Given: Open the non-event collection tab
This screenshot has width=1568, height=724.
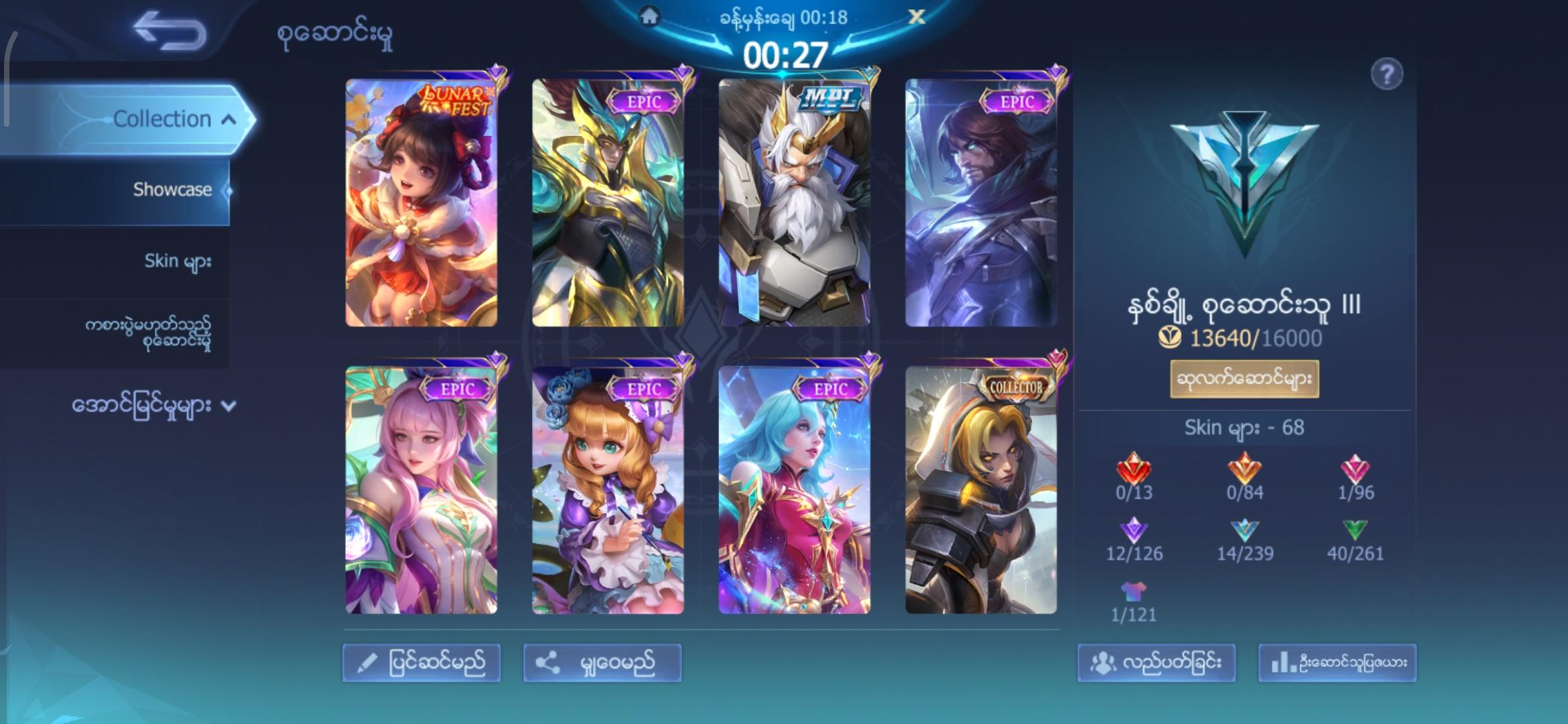Looking at the screenshot, I should 147,333.
